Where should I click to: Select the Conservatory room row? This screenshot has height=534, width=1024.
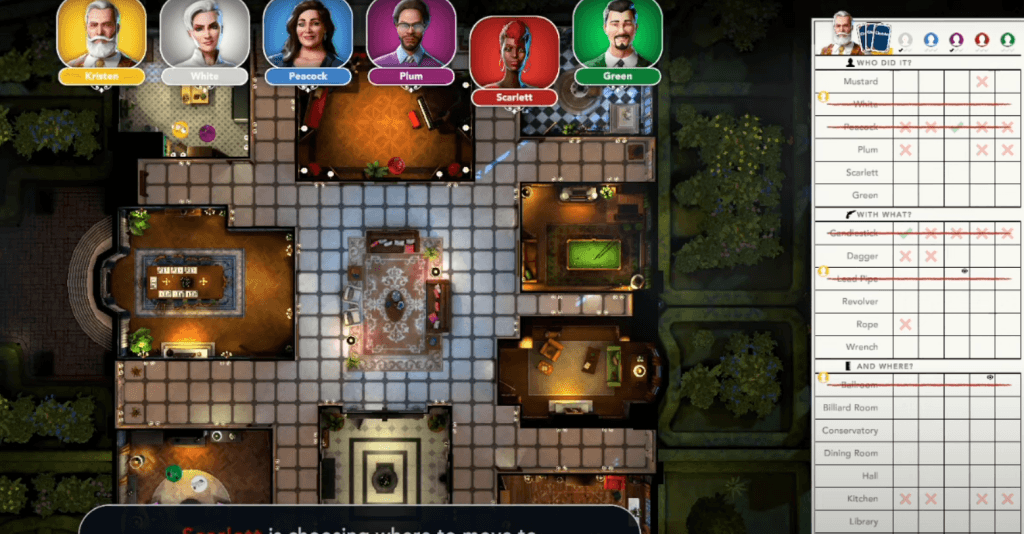(850, 430)
